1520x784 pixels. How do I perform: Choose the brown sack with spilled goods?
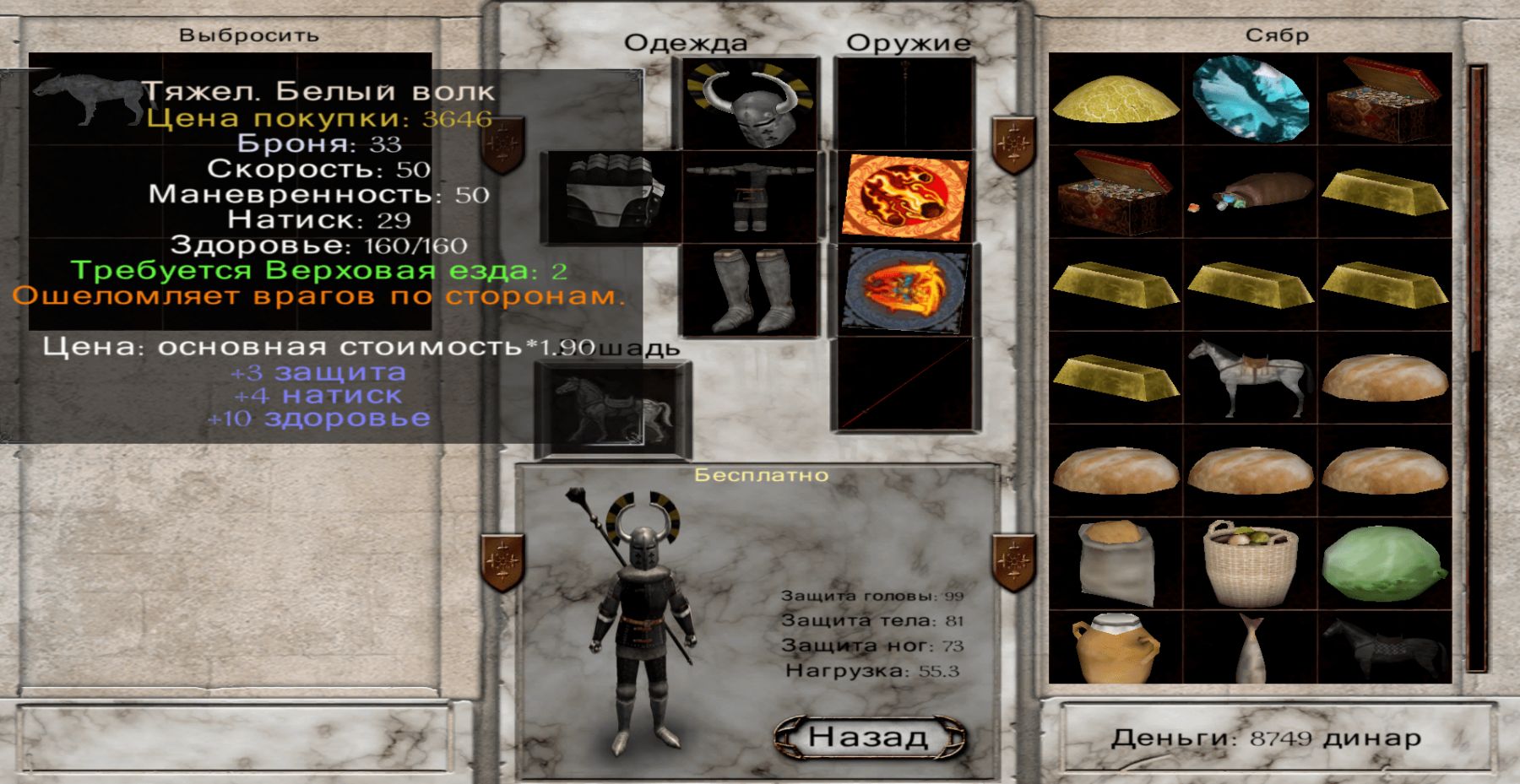(1250, 192)
